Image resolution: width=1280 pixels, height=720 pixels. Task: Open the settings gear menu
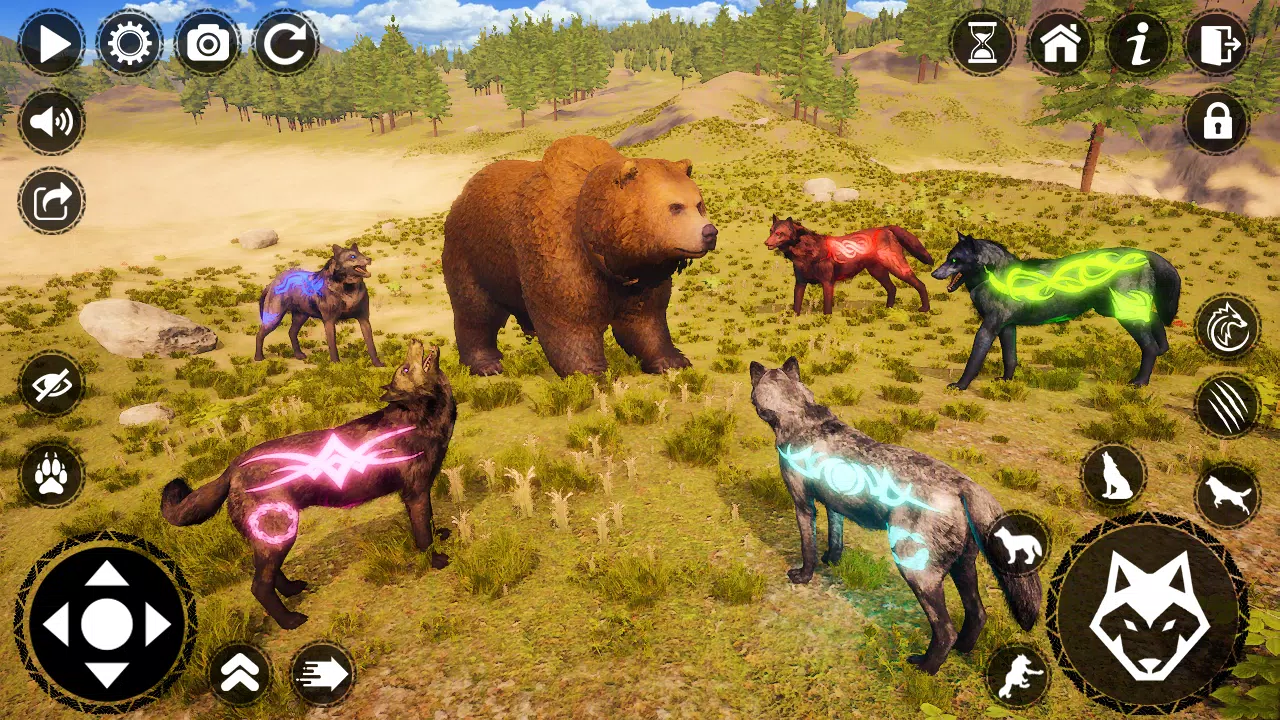click(x=129, y=44)
